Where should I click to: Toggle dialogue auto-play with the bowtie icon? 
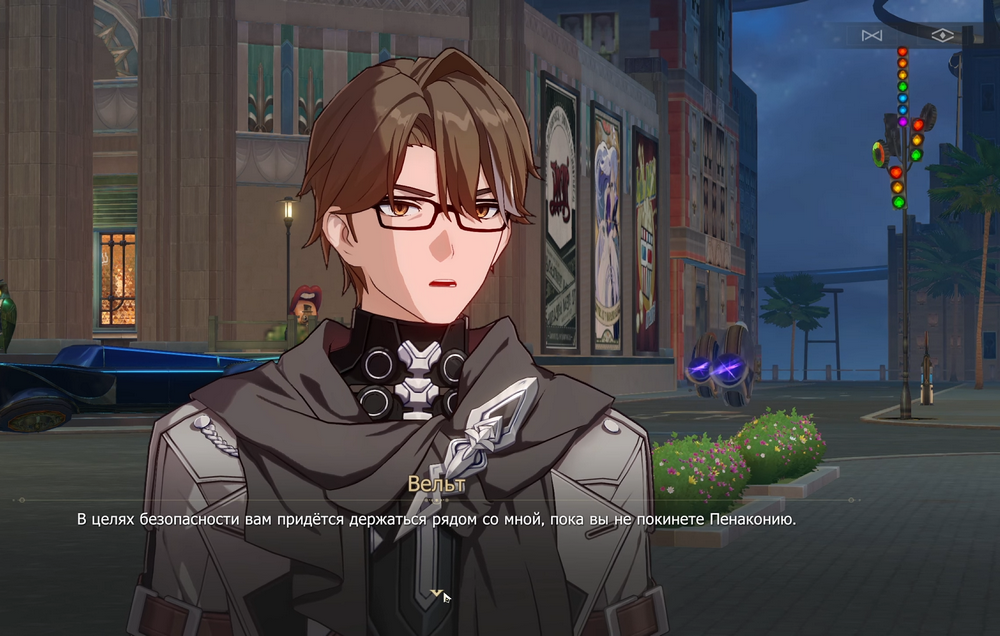(x=872, y=36)
